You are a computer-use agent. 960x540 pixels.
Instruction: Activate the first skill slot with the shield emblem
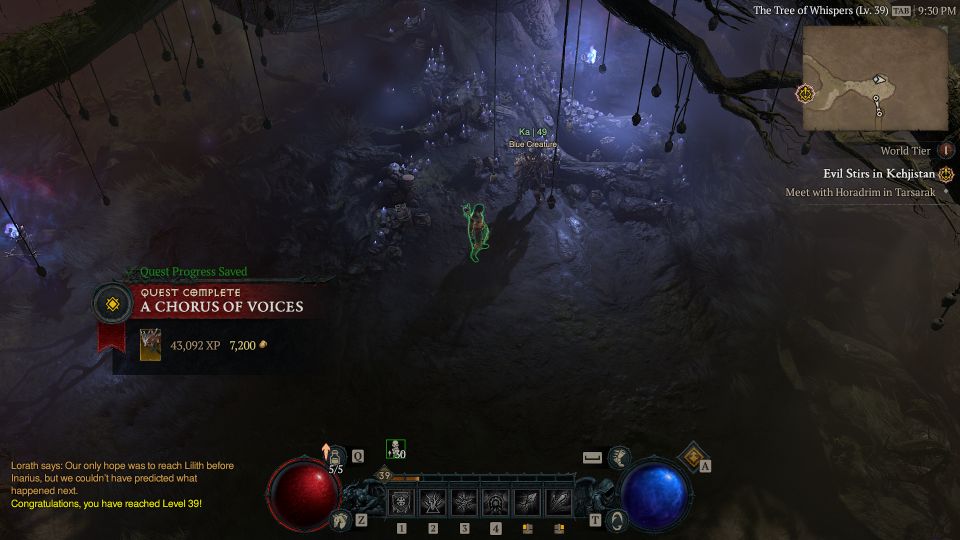click(x=402, y=503)
